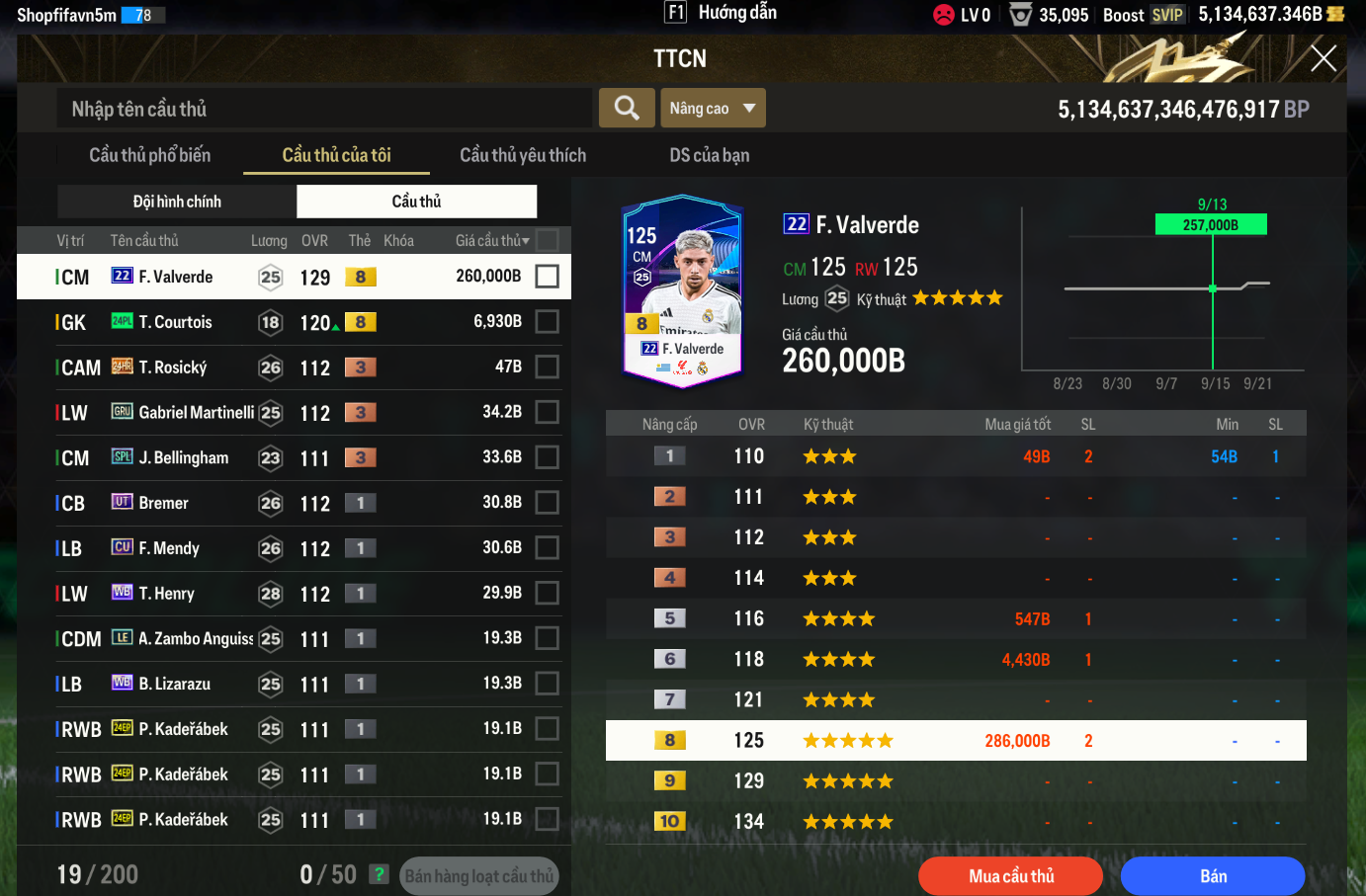Open the green question mark help
Image resolution: width=1366 pixels, height=896 pixels.
pos(379,874)
